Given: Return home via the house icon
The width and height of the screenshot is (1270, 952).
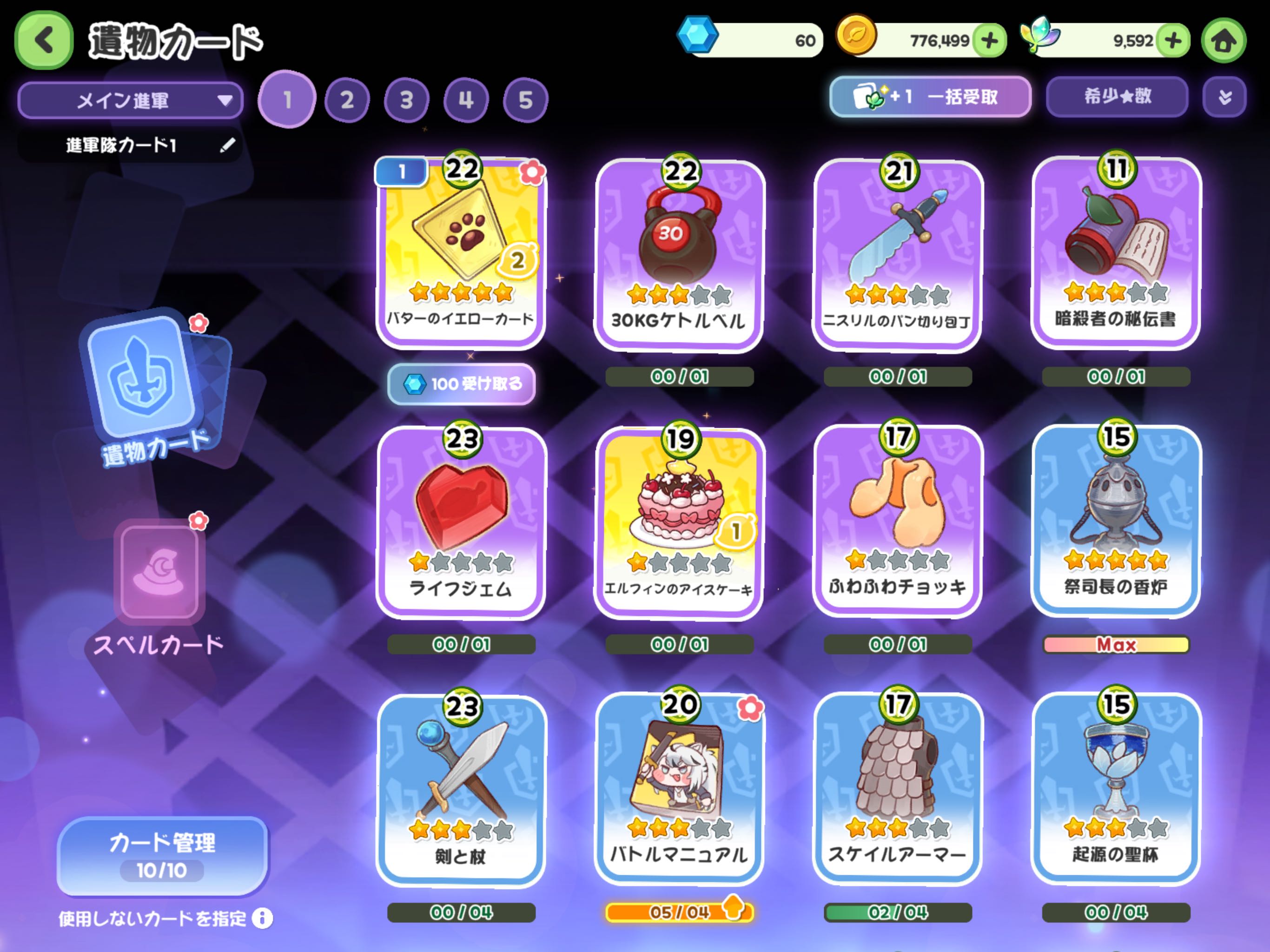Looking at the screenshot, I should [x=1224, y=41].
